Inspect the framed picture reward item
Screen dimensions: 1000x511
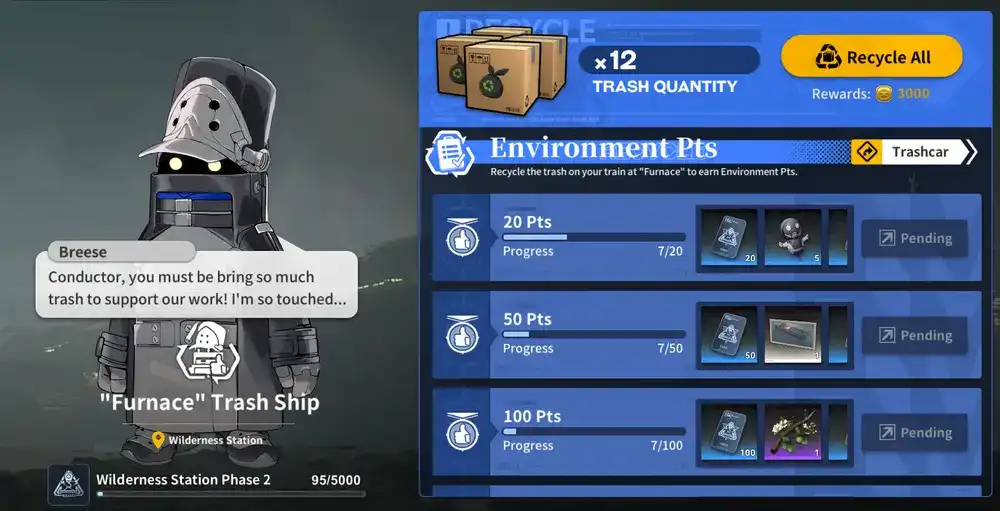793,335
